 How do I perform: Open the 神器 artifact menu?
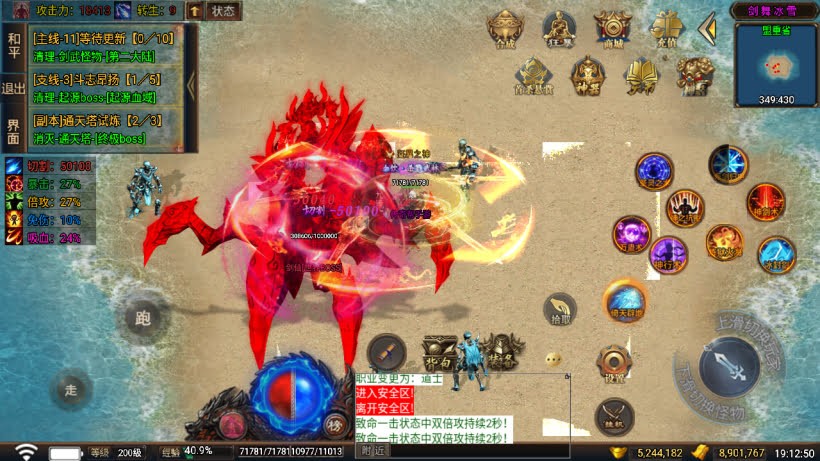(587, 75)
